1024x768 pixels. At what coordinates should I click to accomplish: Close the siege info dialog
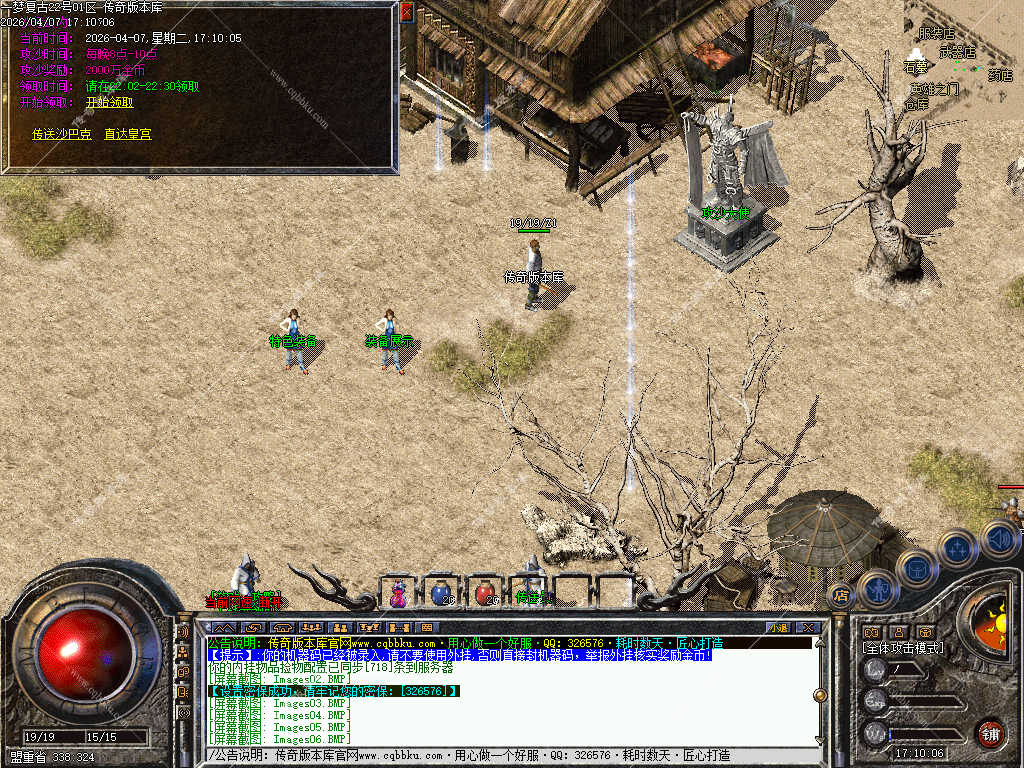(x=406, y=12)
